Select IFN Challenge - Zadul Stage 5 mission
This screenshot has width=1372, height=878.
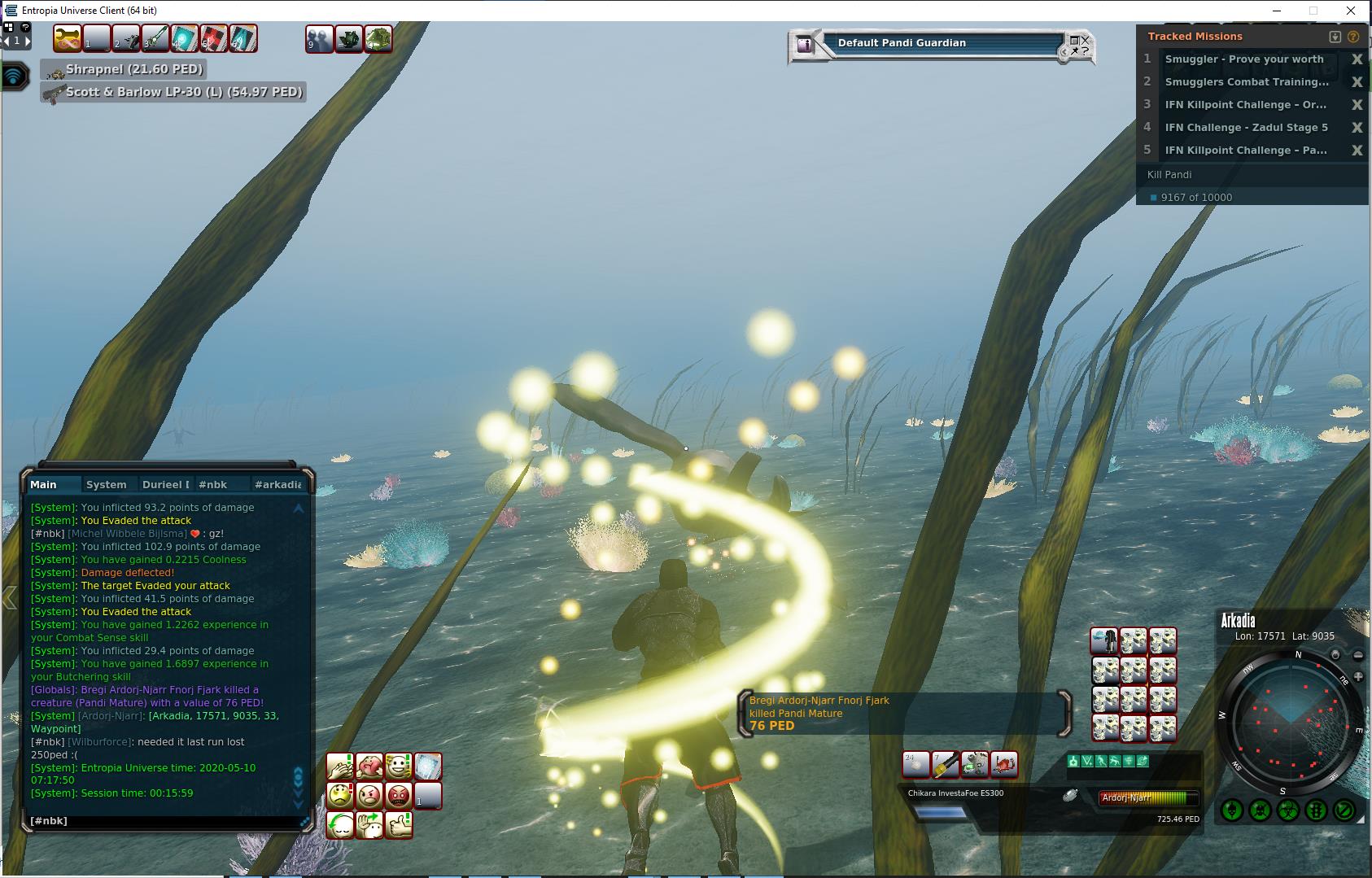1246,128
